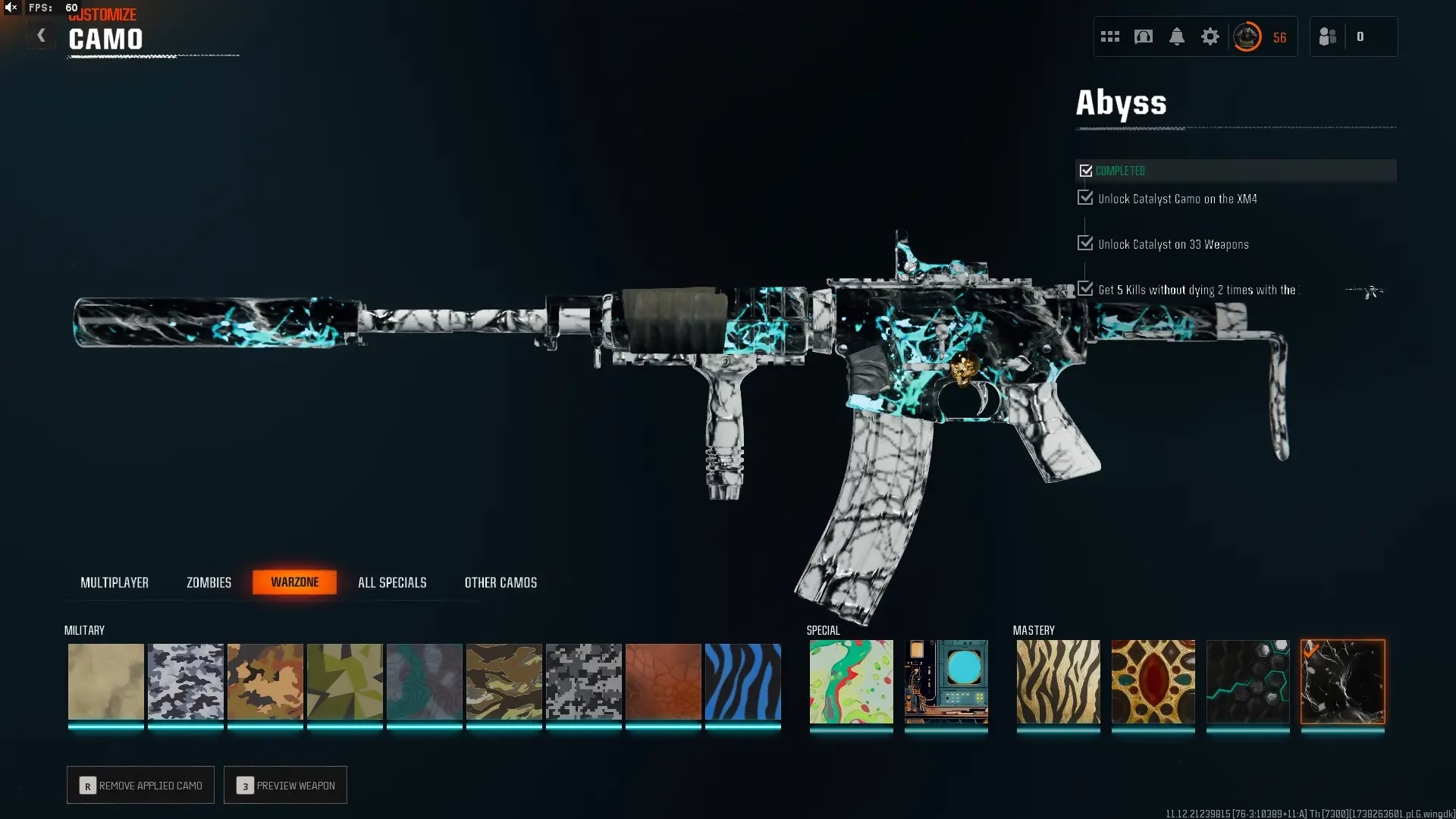The image size is (1456, 819).
Task: Select the red jewel mastery camo
Action: [1153, 682]
